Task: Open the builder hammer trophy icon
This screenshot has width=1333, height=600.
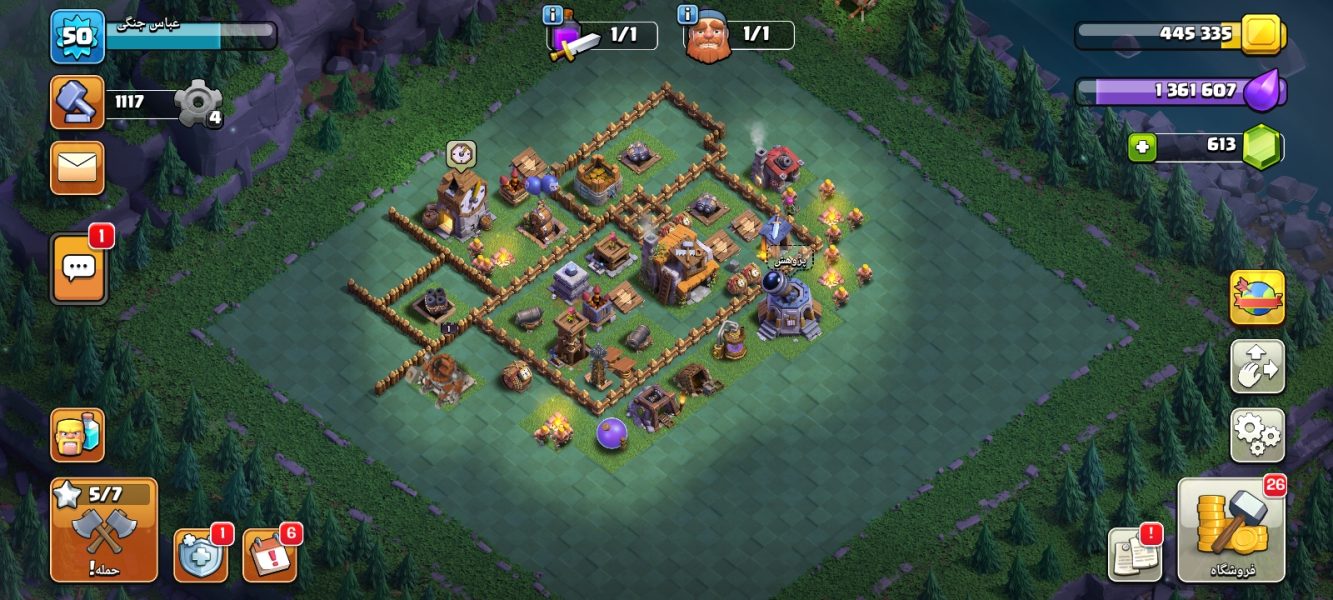Action: coord(78,103)
